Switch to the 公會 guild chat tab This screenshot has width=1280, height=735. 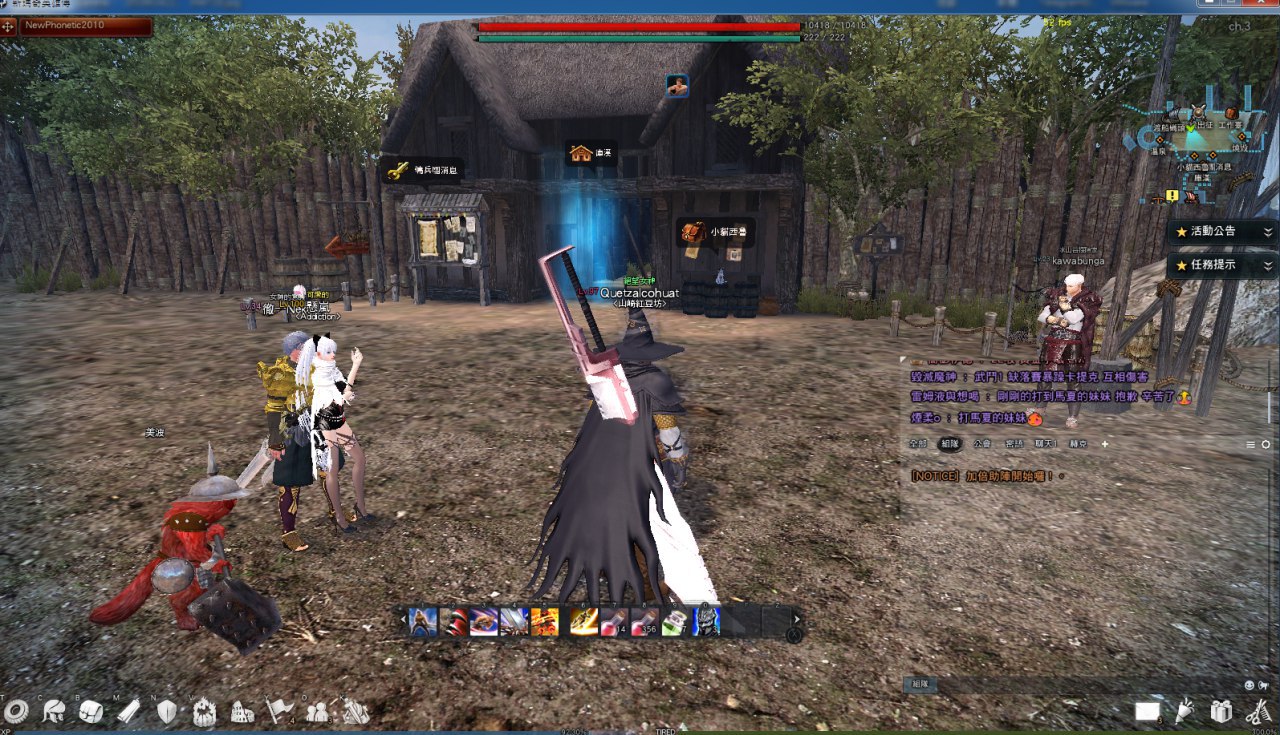click(982, 444)
